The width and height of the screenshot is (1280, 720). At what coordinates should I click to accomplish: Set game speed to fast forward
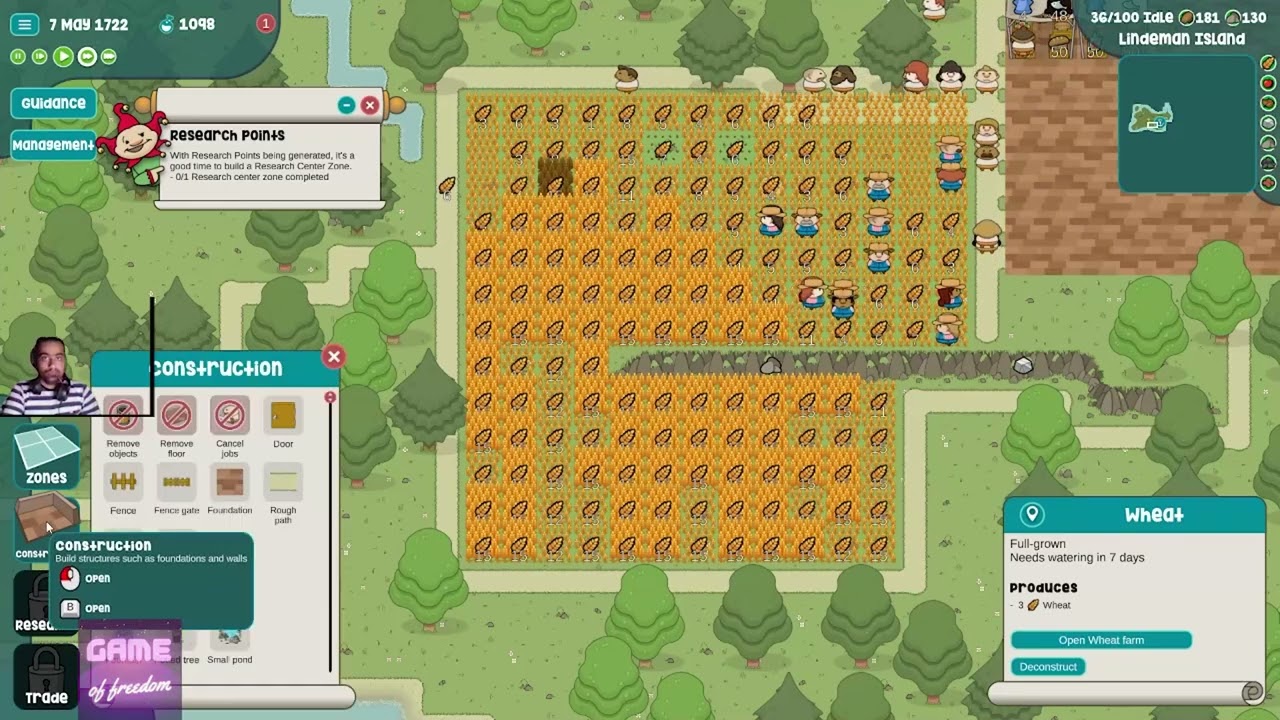87,57
